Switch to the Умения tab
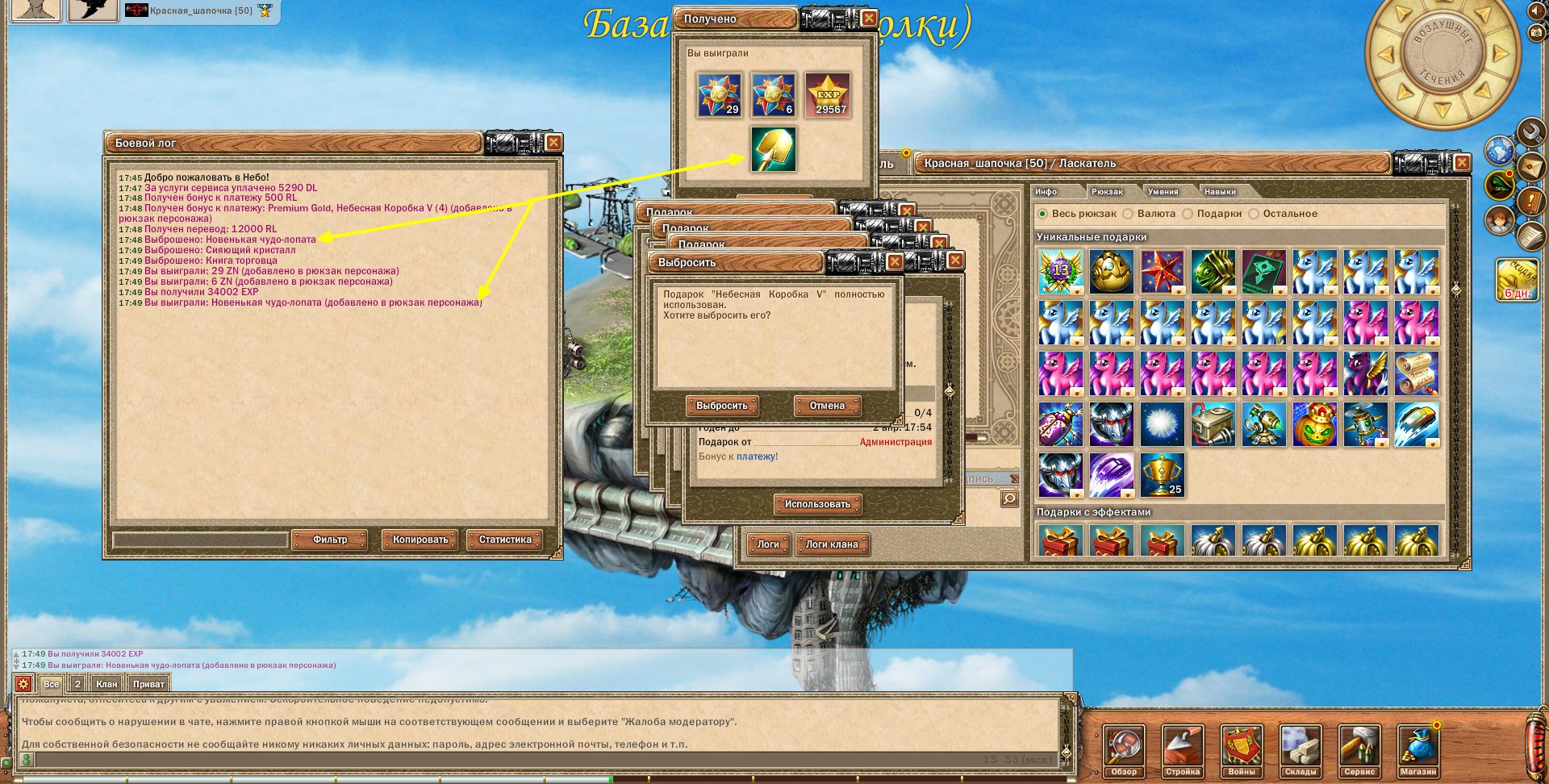 (x=1163, y=192)
